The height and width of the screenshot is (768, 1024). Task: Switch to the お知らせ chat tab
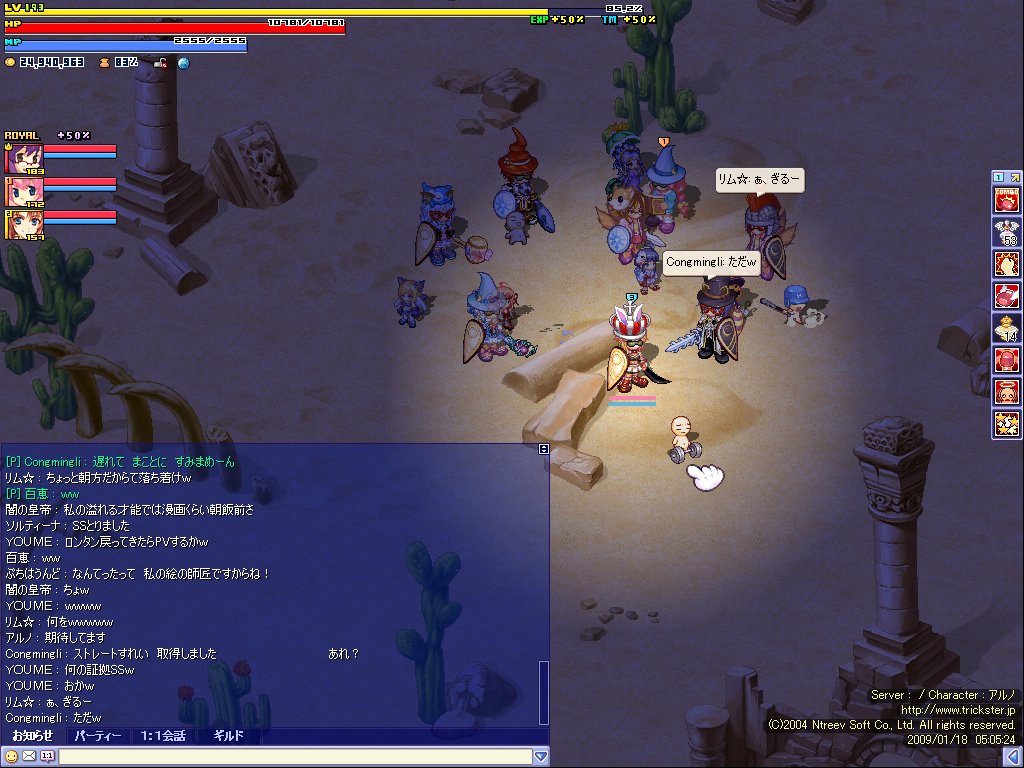click(32, 736)
